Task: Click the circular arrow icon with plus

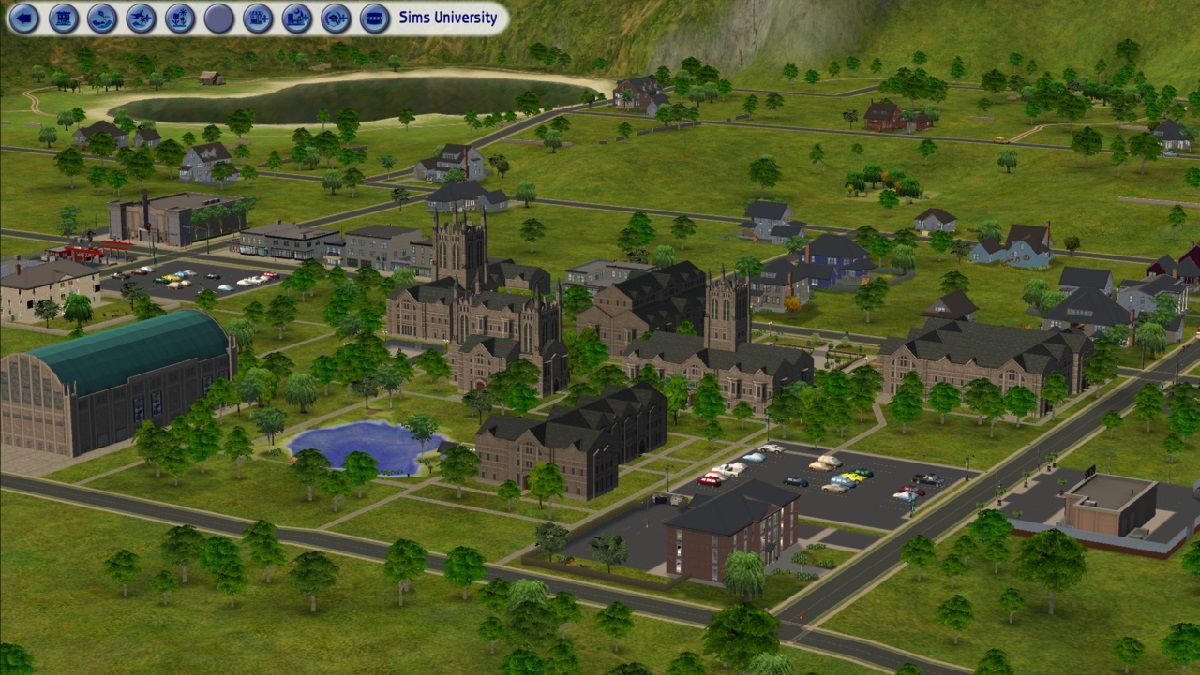Action: pyautogui.click(x=336, y=18)
